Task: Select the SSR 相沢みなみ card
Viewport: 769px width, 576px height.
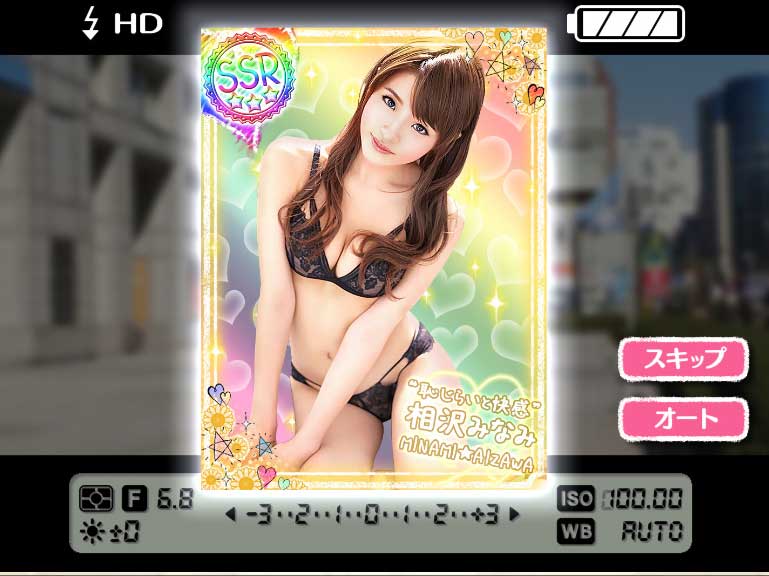Action: 374,260
